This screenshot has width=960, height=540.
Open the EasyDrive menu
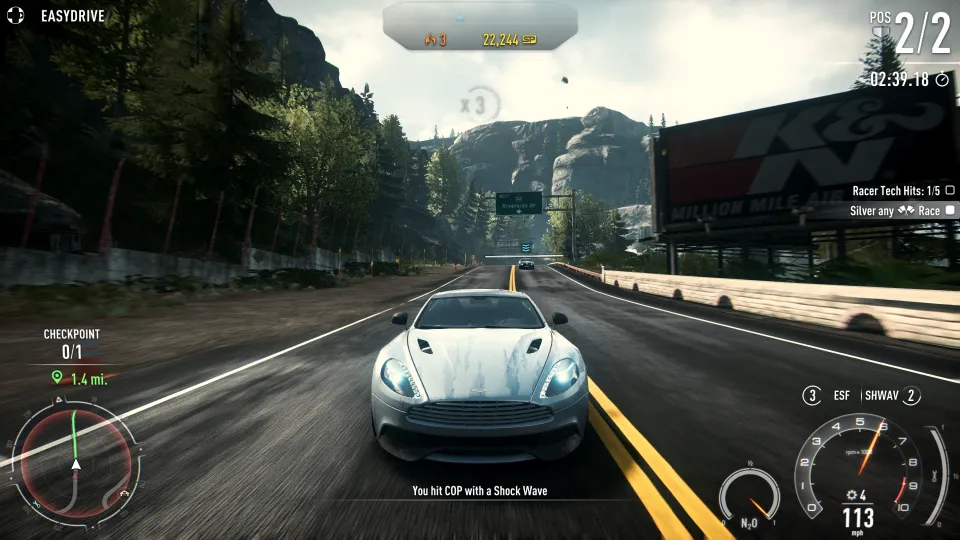point(62,17)
